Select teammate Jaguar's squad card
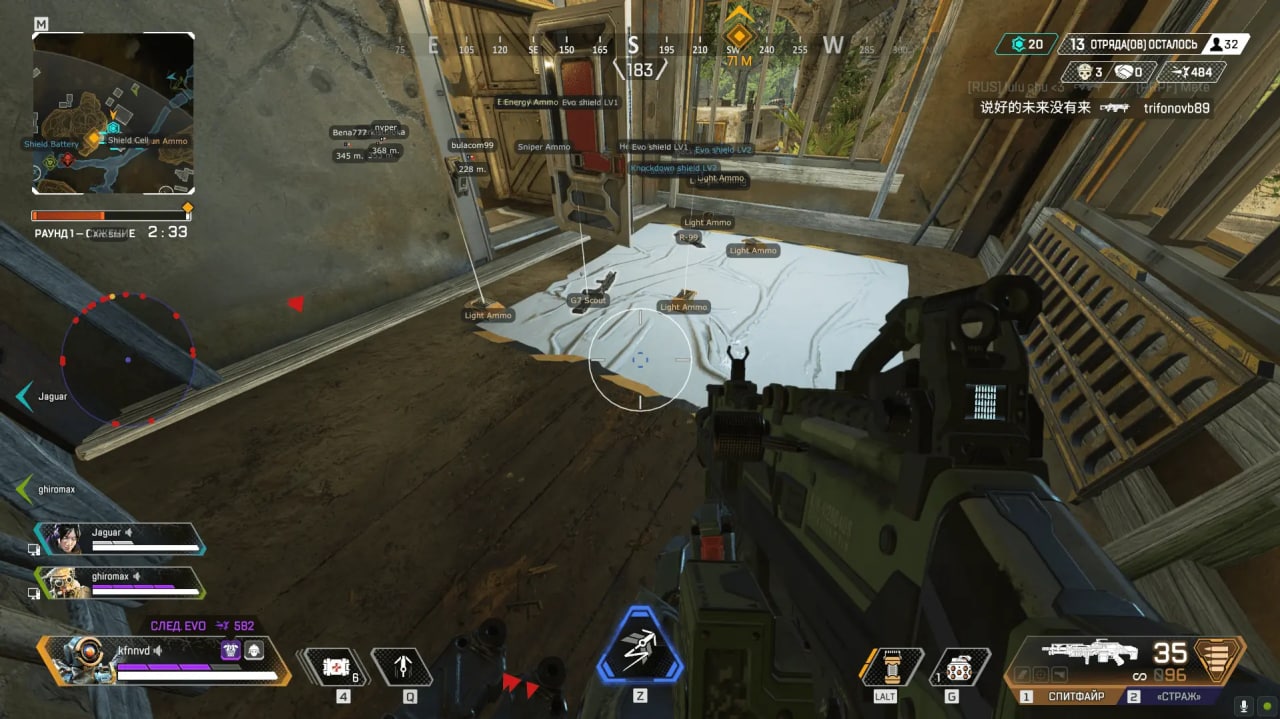The height and width of the screenshot is (719, 1280). tap(120, 539)
